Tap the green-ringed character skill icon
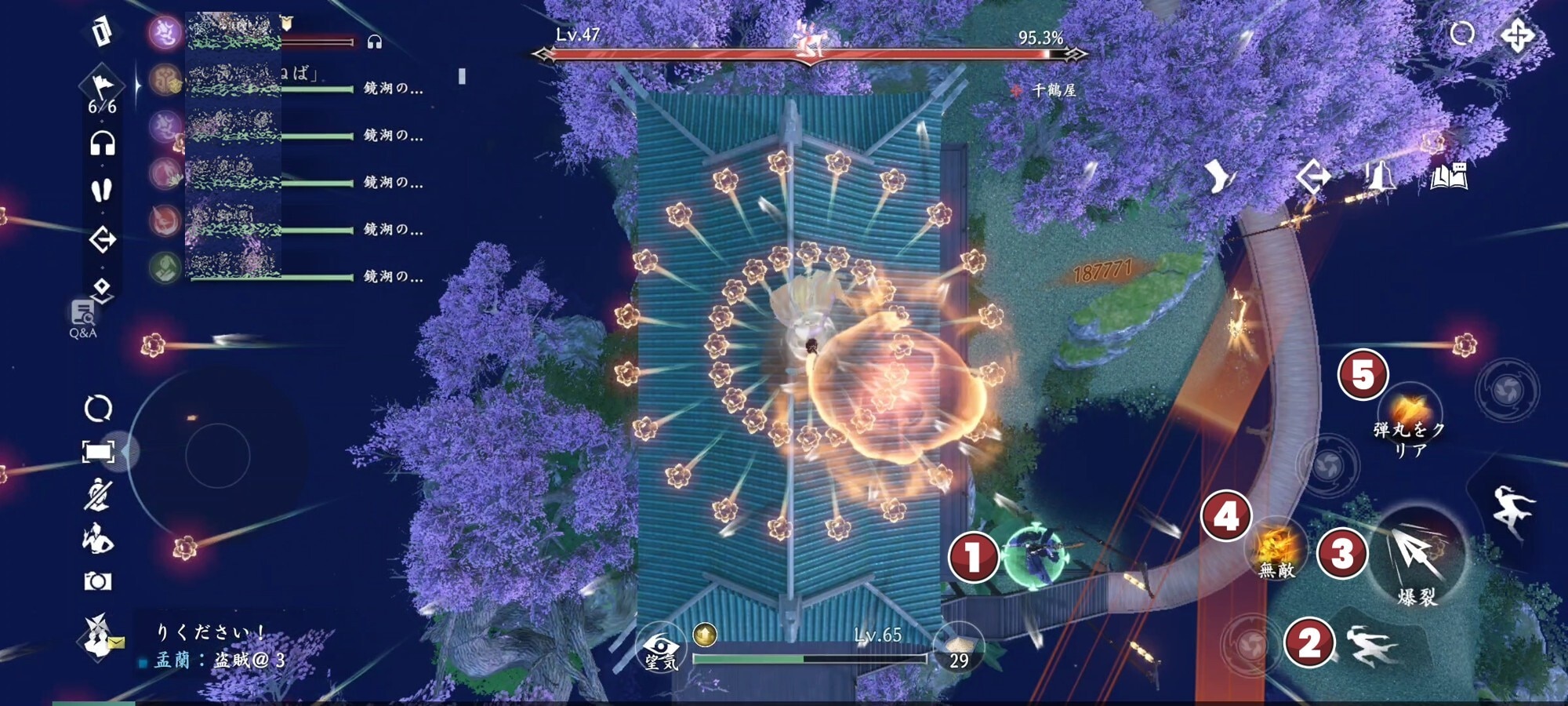This screenshot has height=706, width=1568. point(1035,555)
